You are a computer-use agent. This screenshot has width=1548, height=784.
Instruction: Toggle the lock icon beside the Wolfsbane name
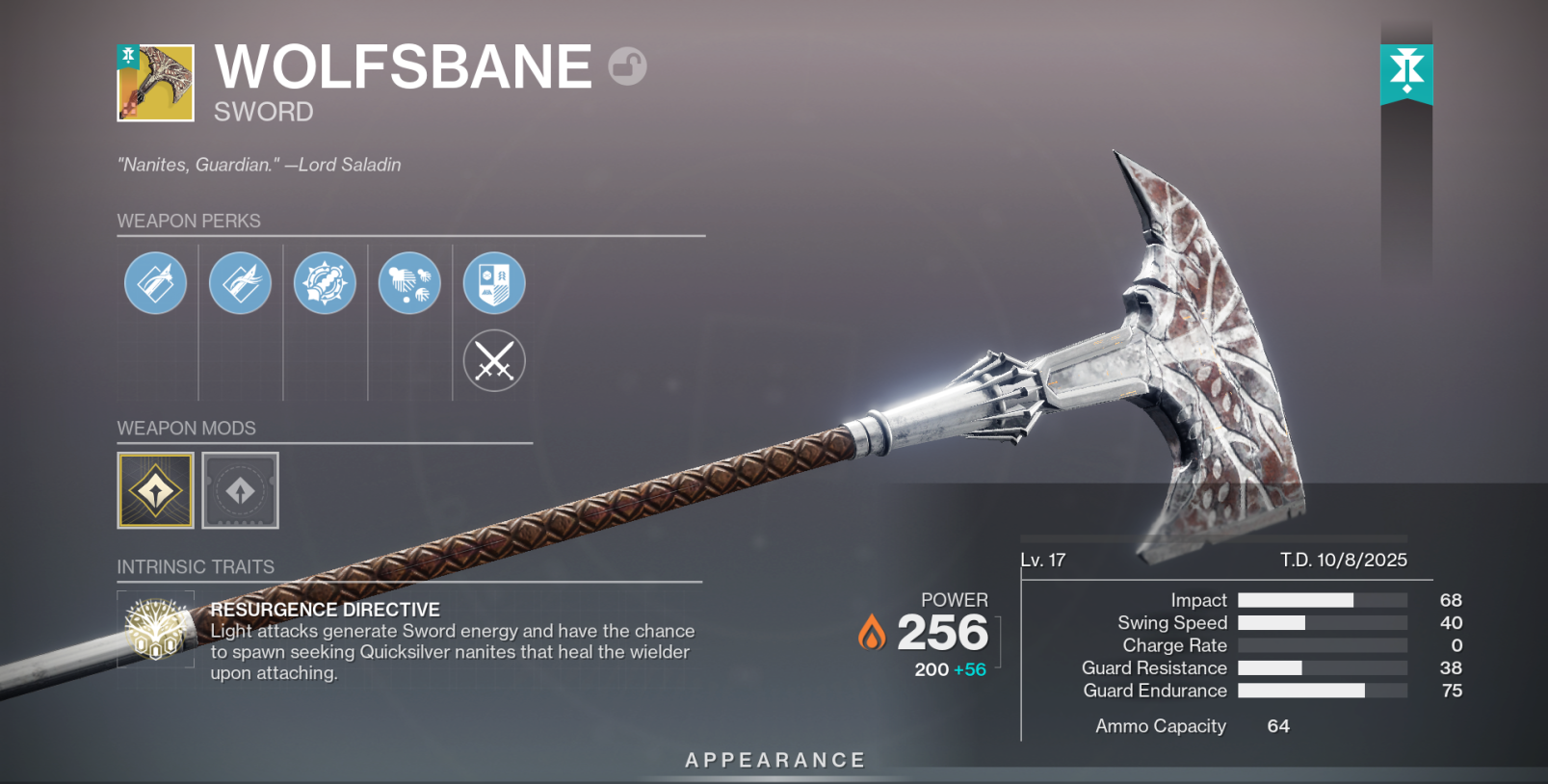coord(627,66)
